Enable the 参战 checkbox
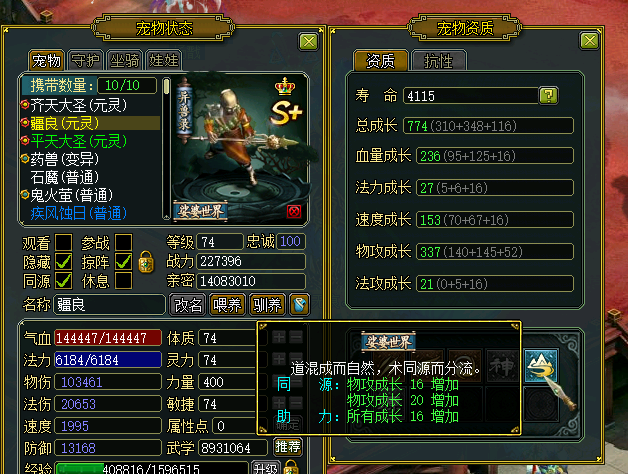628x474 pixels. click(x=123, y=242)
